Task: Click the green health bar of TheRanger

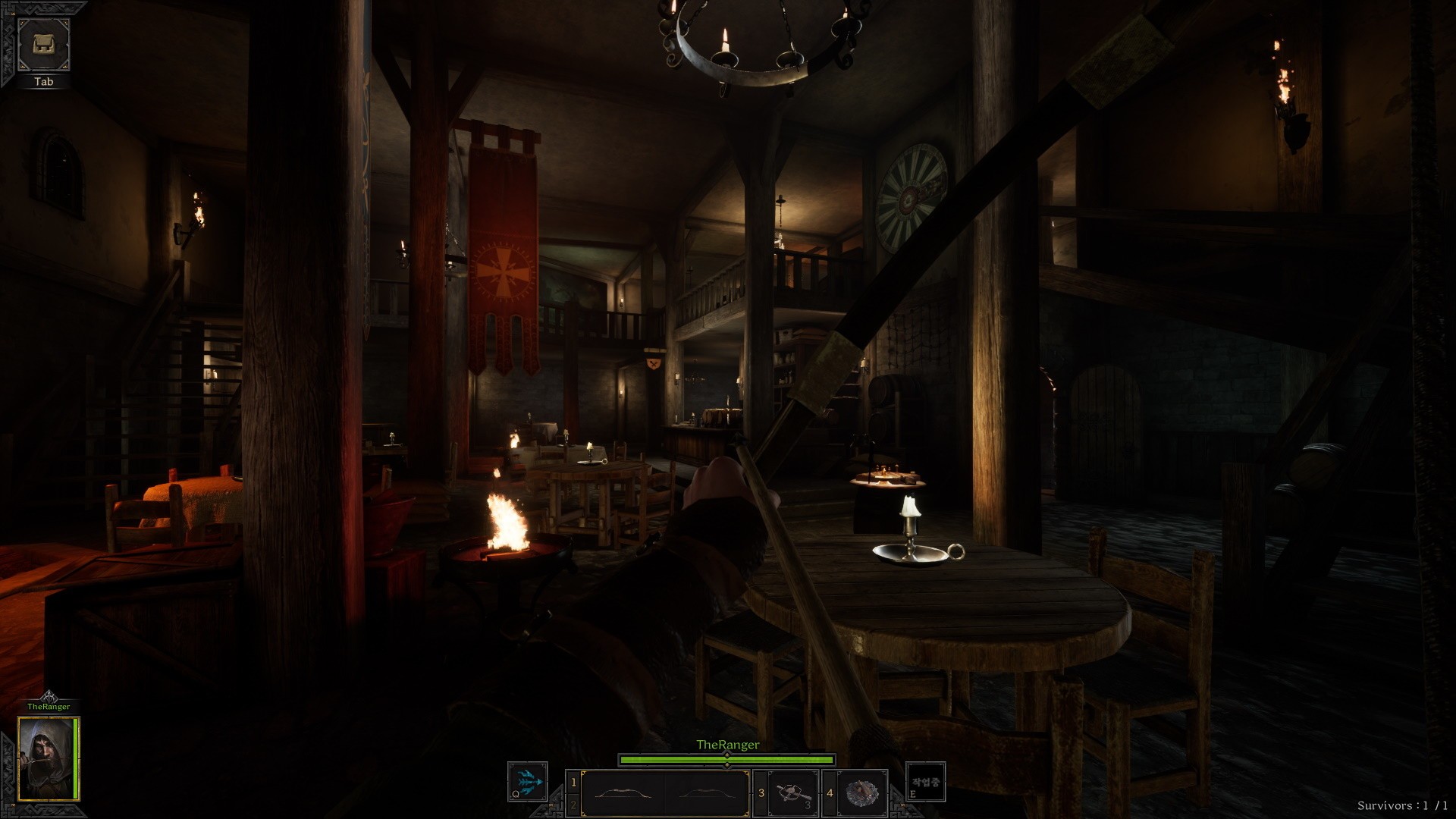Action: coord(726,760)
